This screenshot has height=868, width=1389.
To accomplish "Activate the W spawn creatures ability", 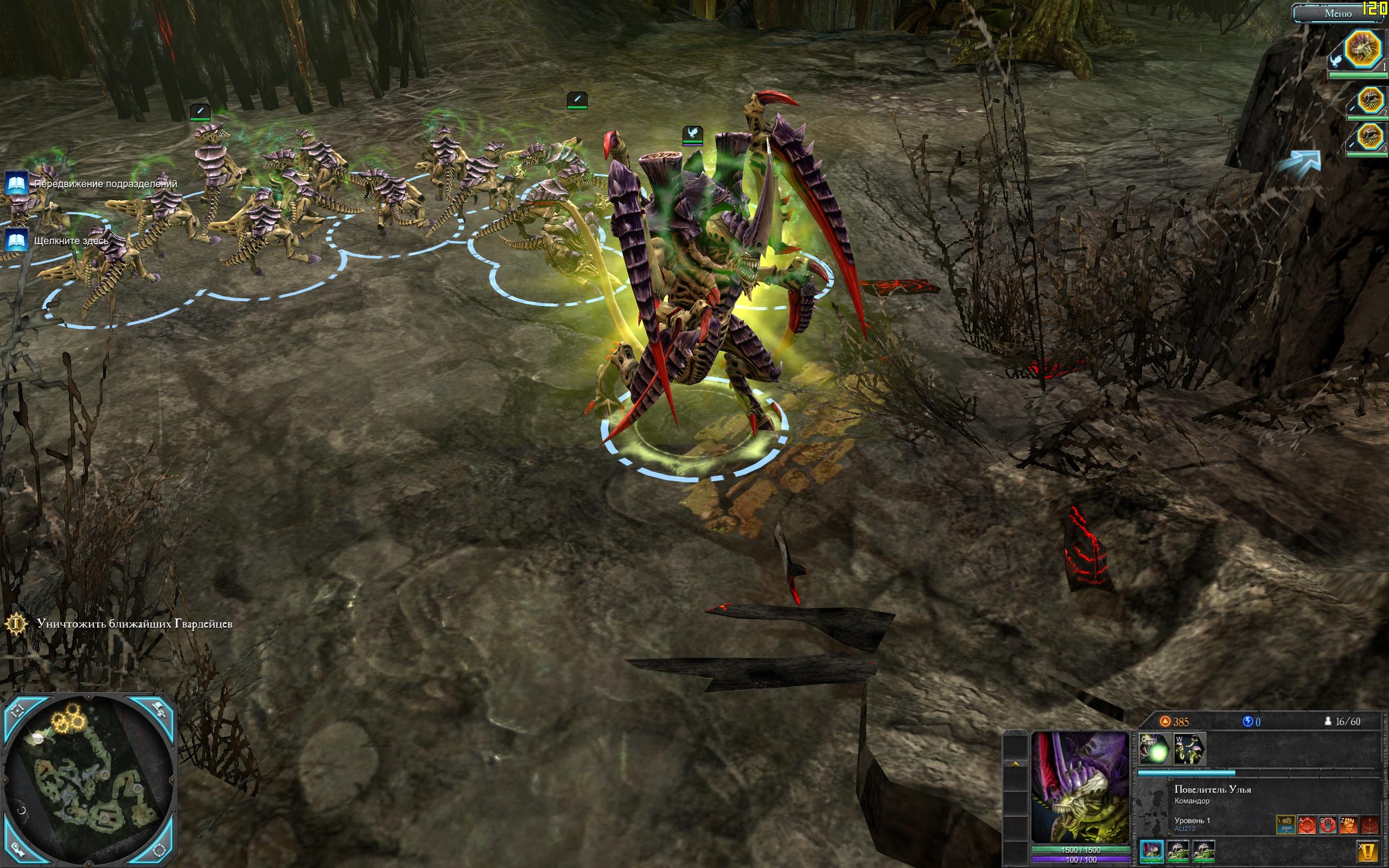I will [1189, 749].
